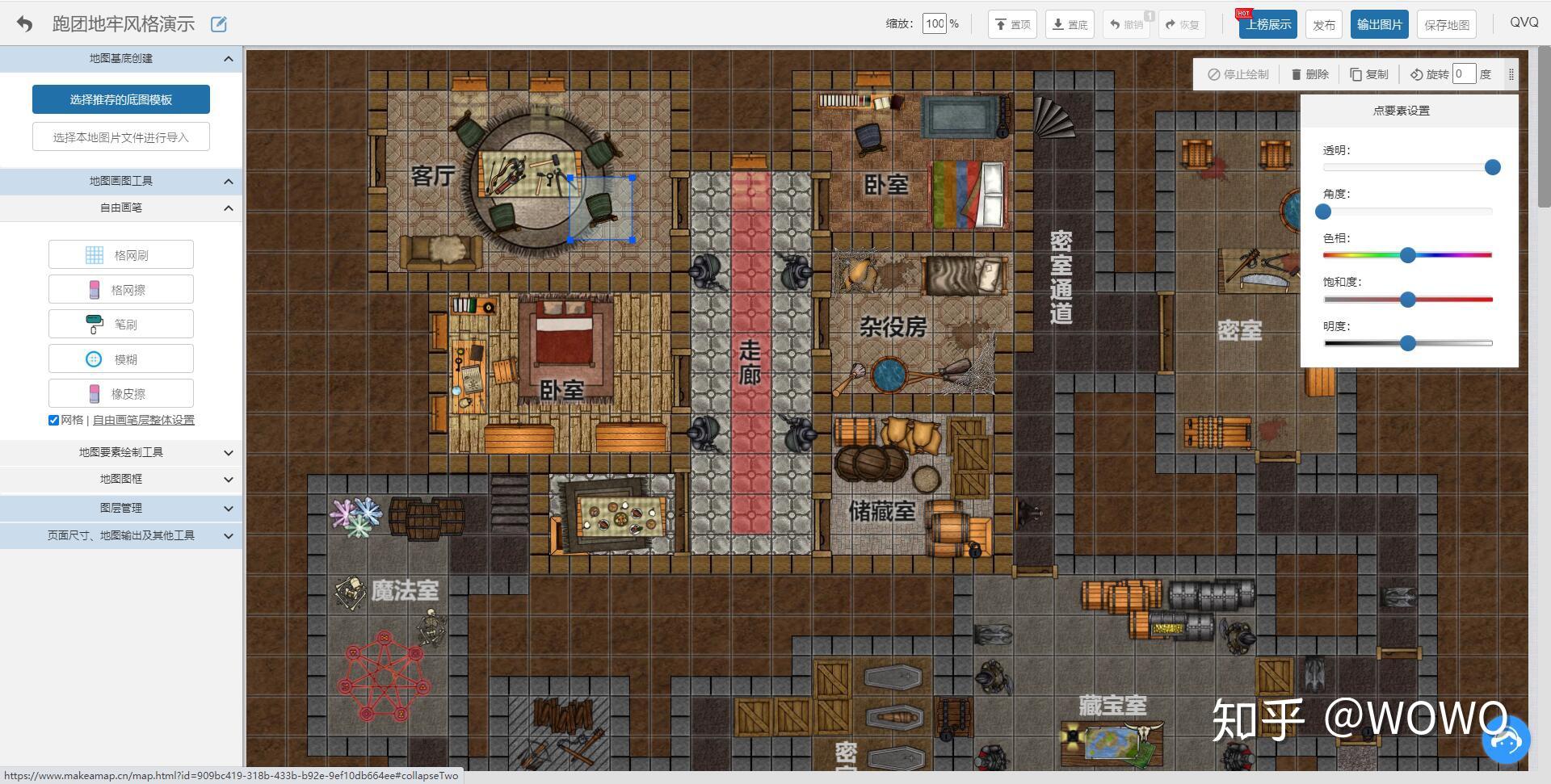This screenshot has height=784, width=1551.
Task: Activate the 模糊 blur tool
Action: pos(121,359)
